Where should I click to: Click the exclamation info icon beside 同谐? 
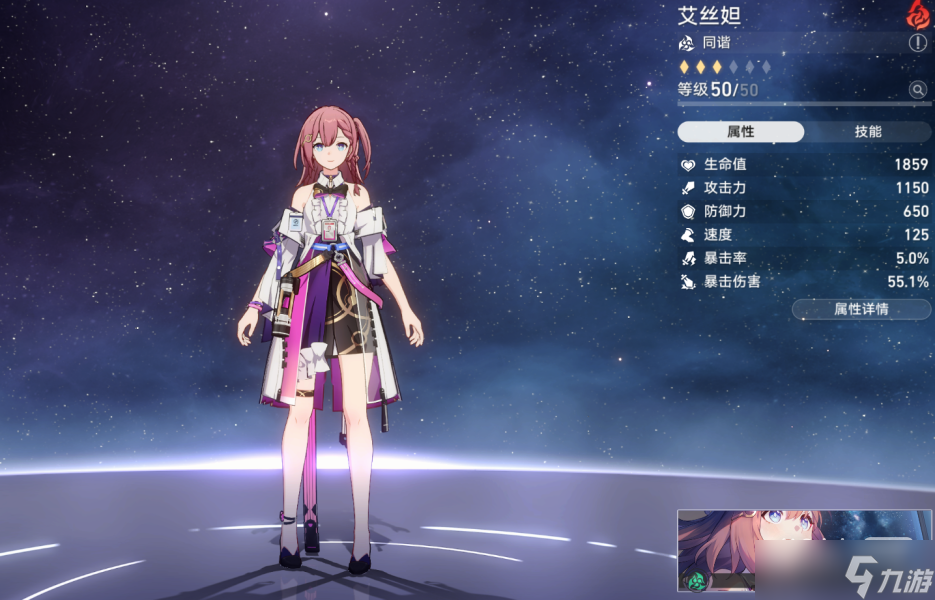917,43
